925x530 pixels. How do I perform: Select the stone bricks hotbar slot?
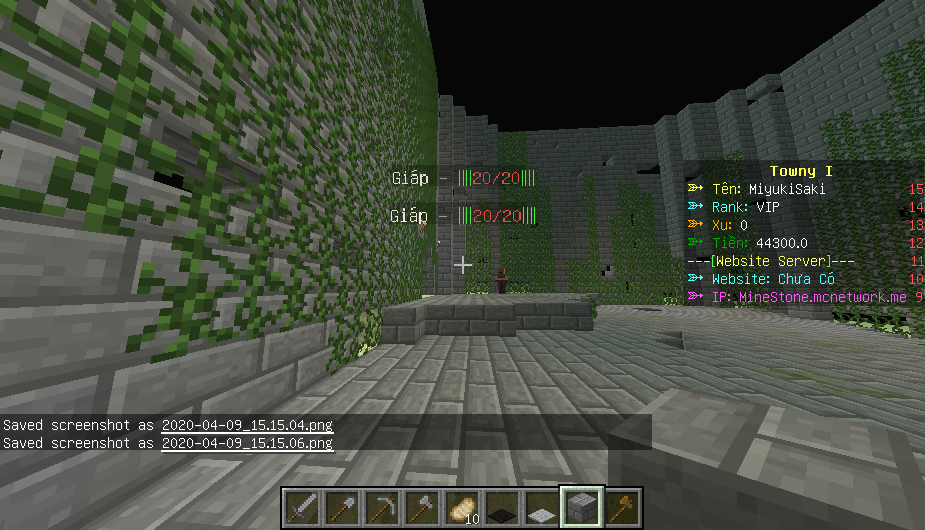click(x=582, y=509)
